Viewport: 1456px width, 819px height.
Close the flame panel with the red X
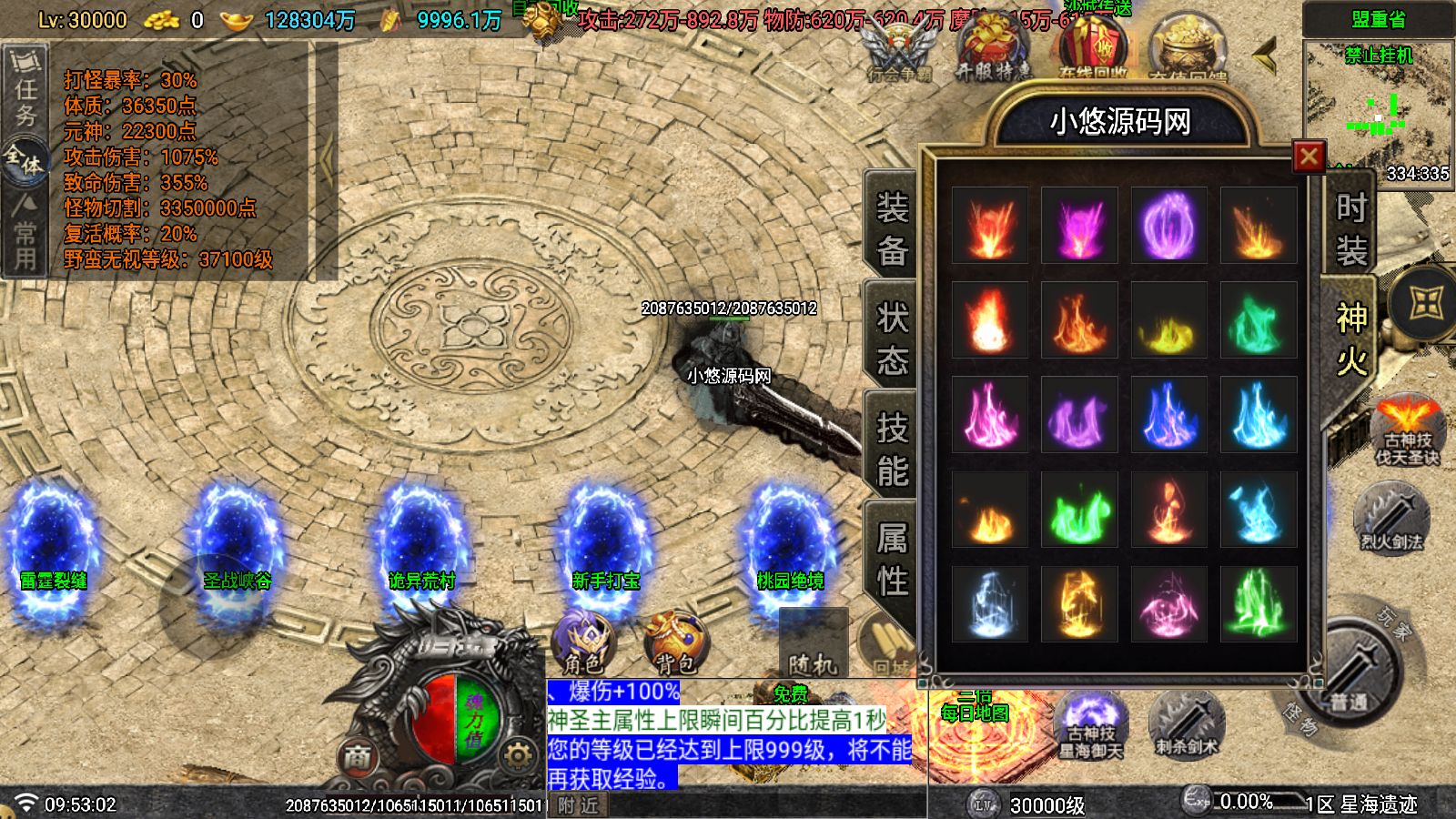1309,157
